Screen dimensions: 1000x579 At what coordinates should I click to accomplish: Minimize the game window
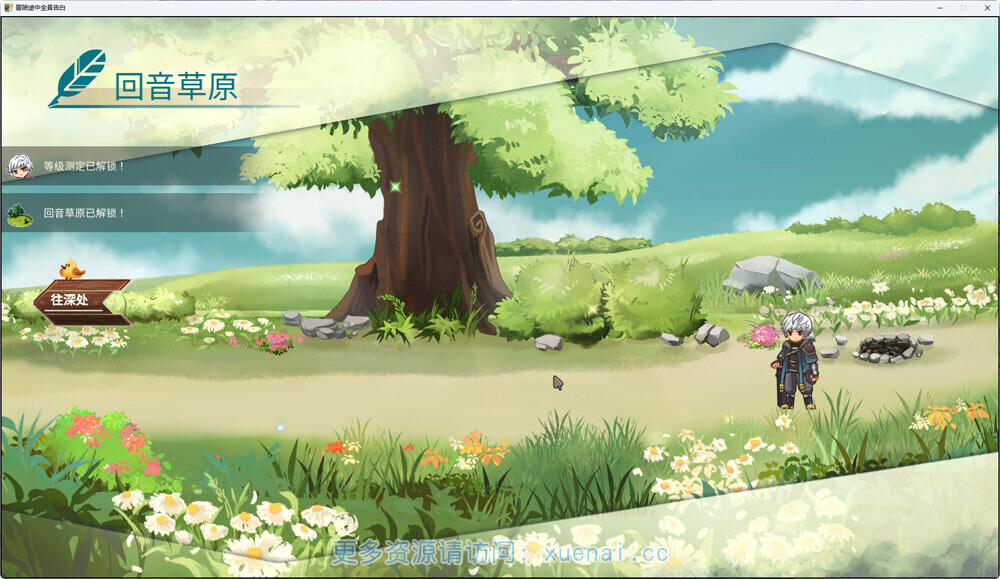point(941,7)
